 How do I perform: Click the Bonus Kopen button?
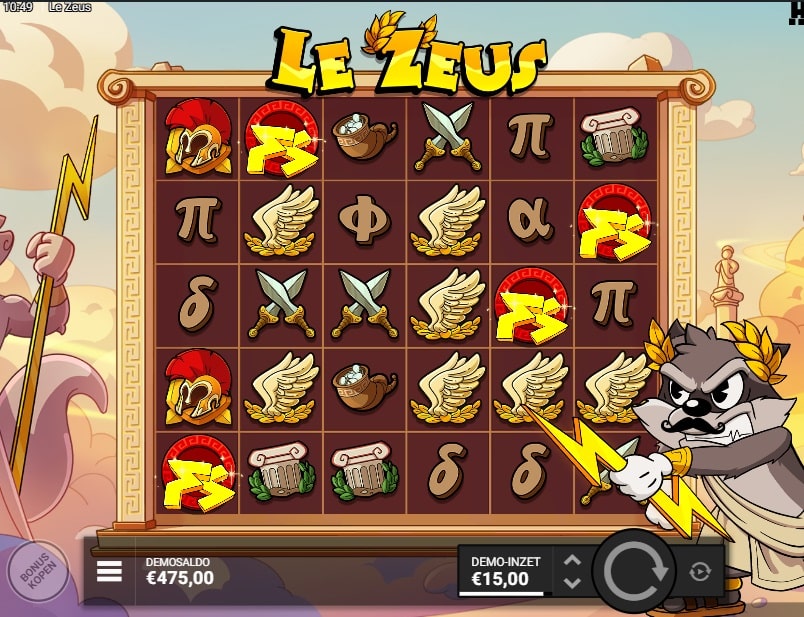[x=36, y=572]
